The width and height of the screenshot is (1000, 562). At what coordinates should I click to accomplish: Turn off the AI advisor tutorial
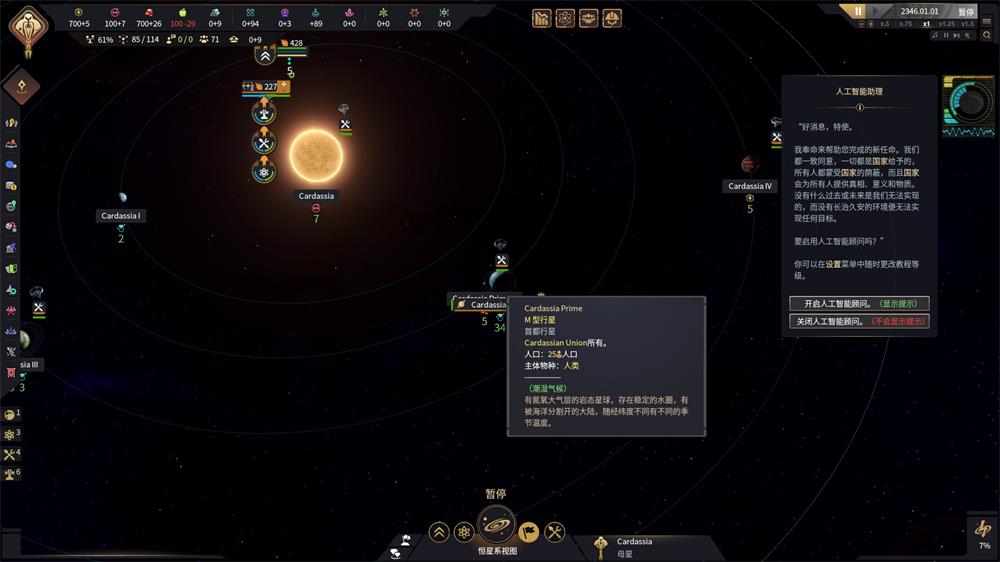[859, 321]
